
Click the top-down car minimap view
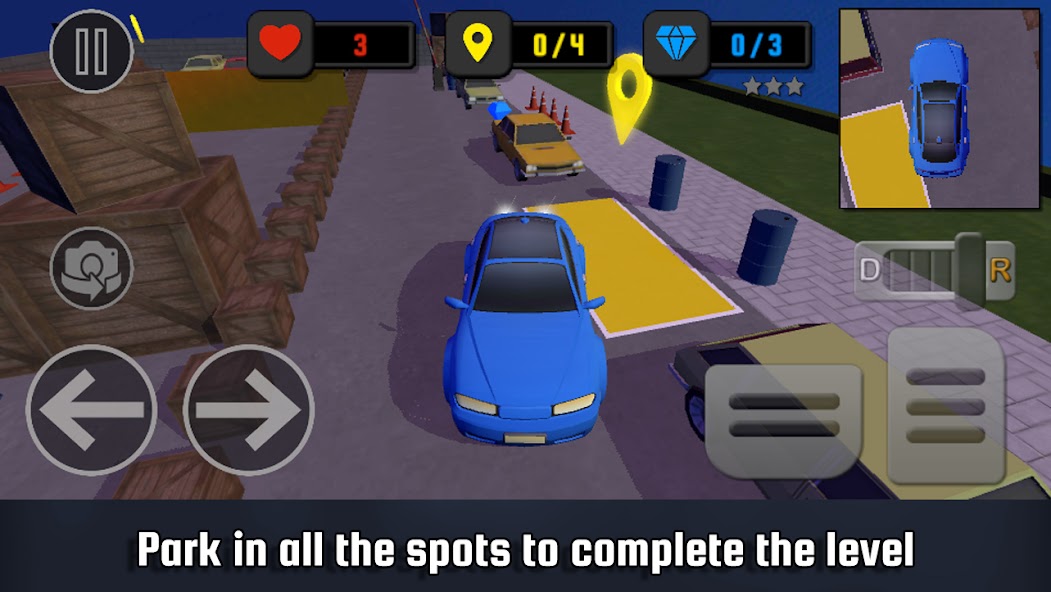tap(939, 109)
